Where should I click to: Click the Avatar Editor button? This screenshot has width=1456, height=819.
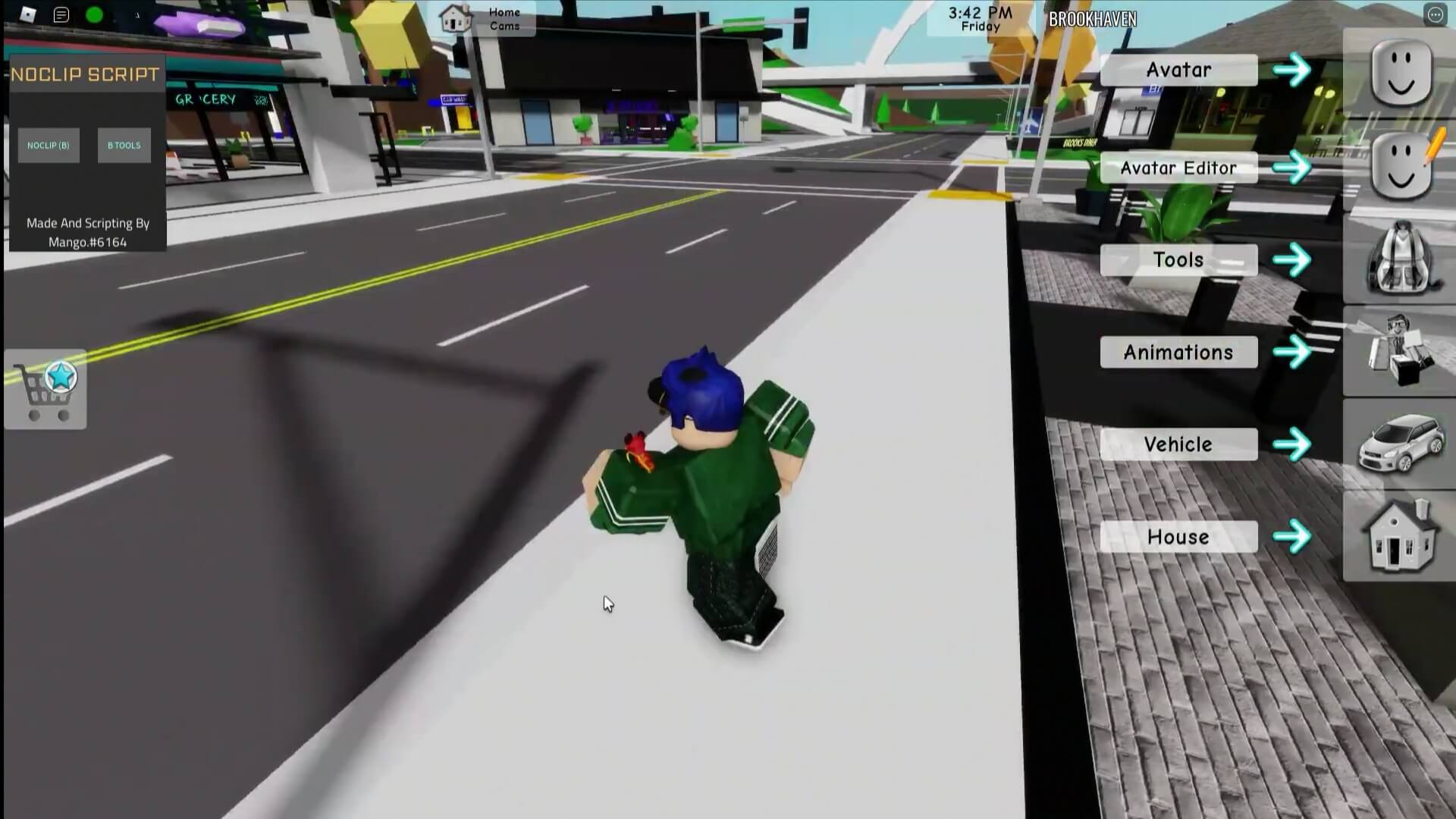coord(1178,167)
